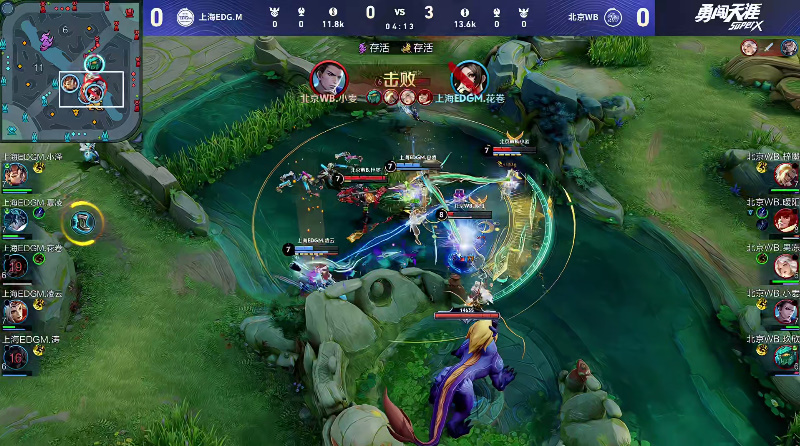
Task: Select the white-haired 北京WB hero portrait
Action: [784, 266]
